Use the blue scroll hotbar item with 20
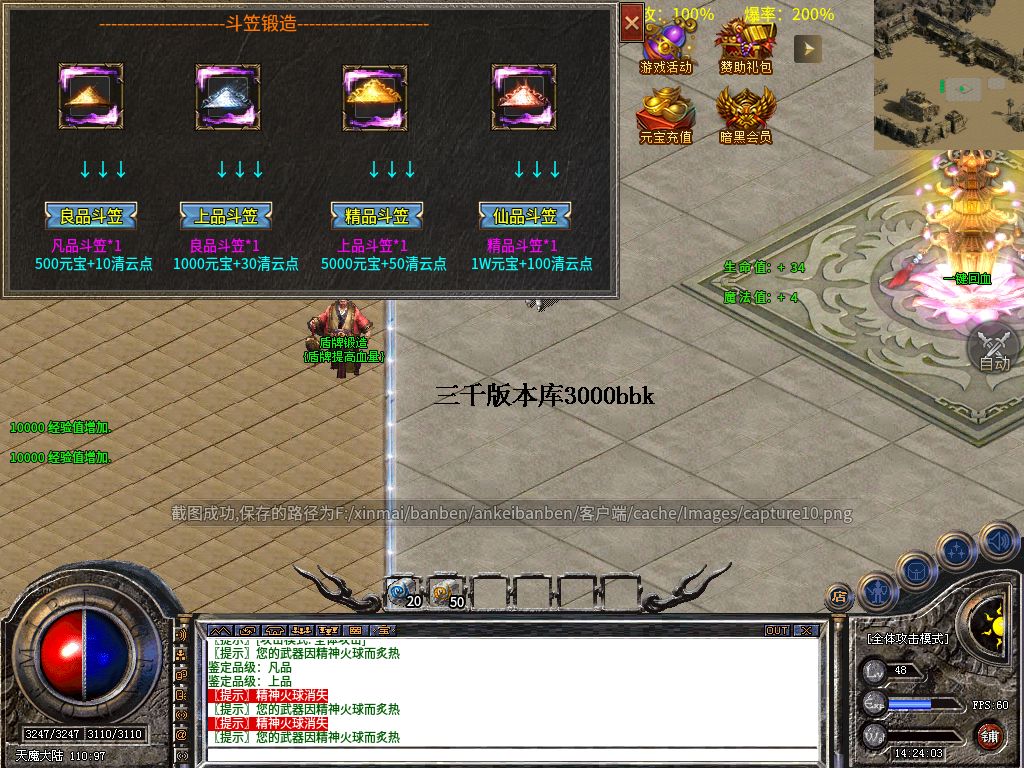 [403, 593]
